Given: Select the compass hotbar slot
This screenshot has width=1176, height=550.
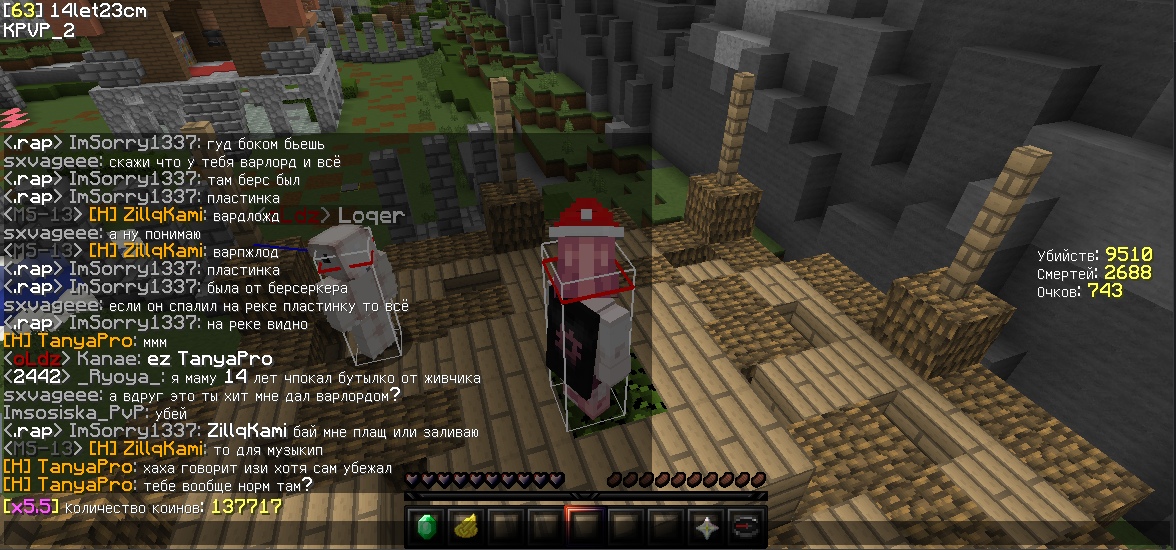Looking at the screenshot, I should click(x=746, y=525).
